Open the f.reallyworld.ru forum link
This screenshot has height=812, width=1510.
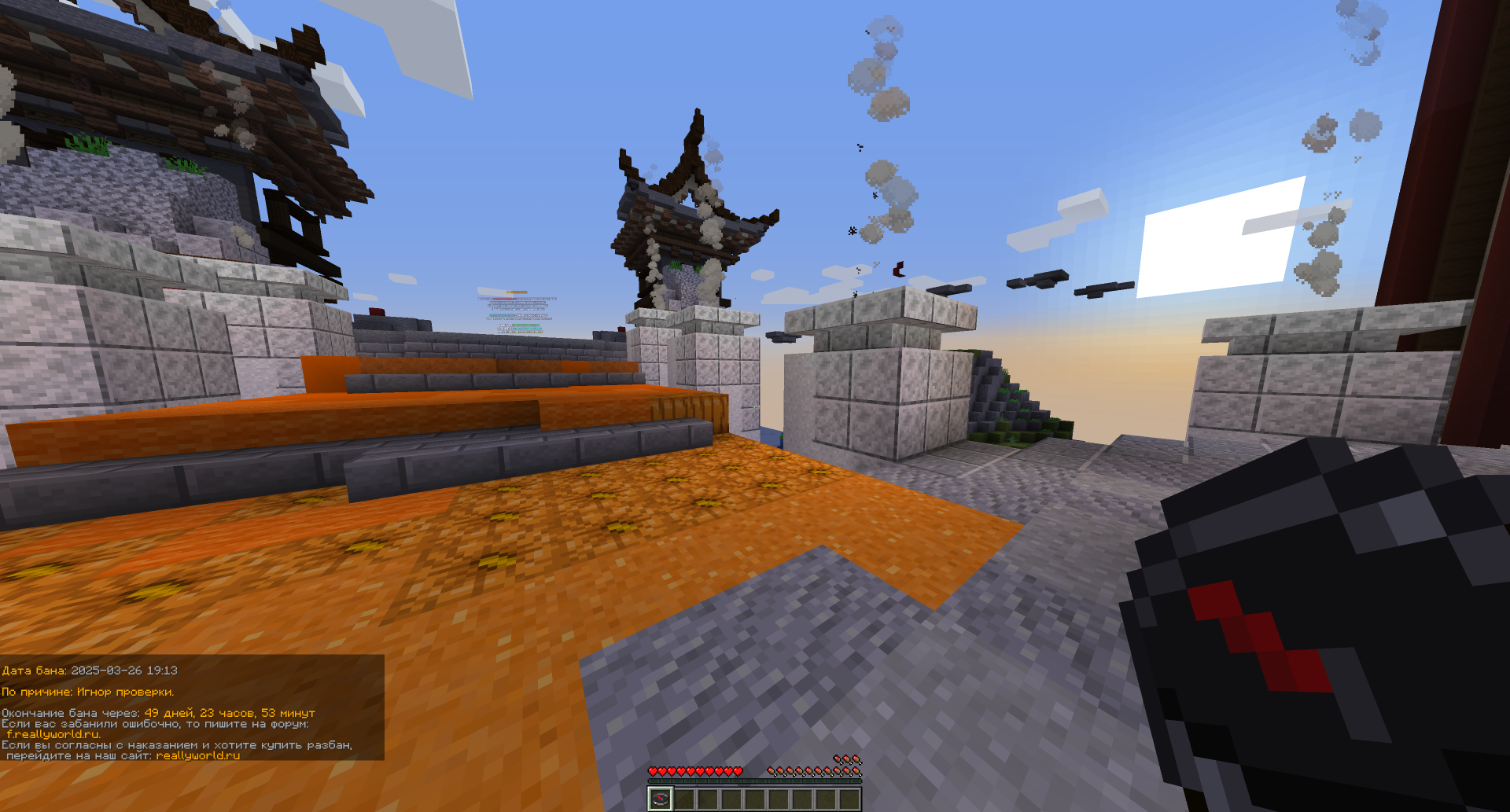tap(53, 734)
